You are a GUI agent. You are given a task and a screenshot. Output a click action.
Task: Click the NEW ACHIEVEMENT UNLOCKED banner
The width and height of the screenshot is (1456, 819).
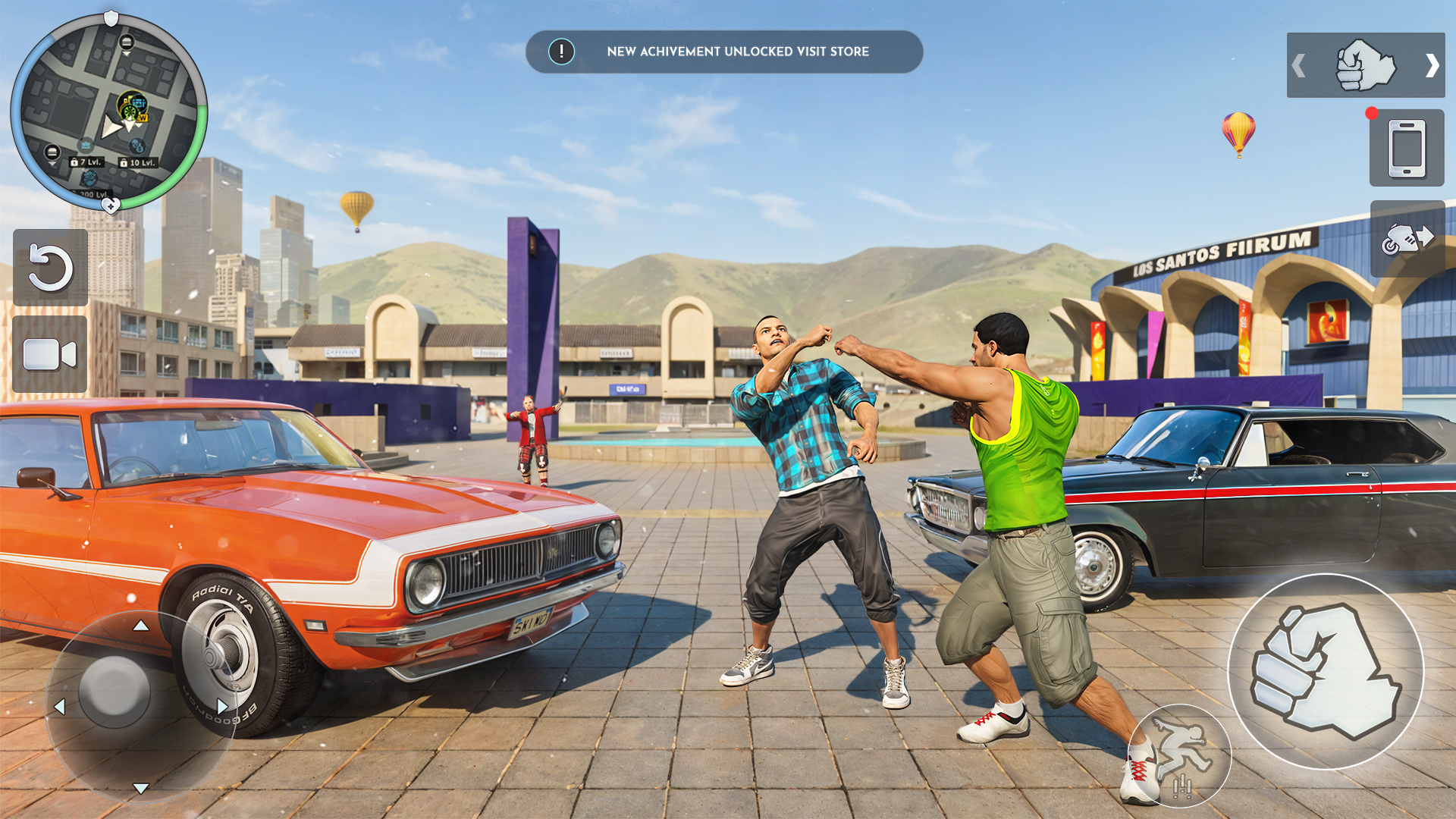(724, 52)
